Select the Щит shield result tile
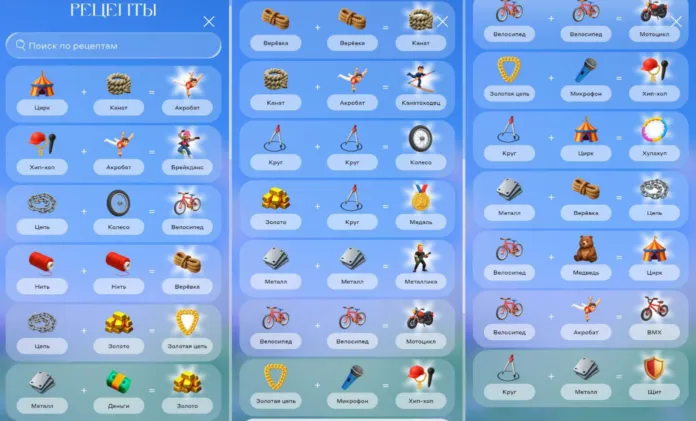Viewport: 696px width, 421px height. pos(654,375)
